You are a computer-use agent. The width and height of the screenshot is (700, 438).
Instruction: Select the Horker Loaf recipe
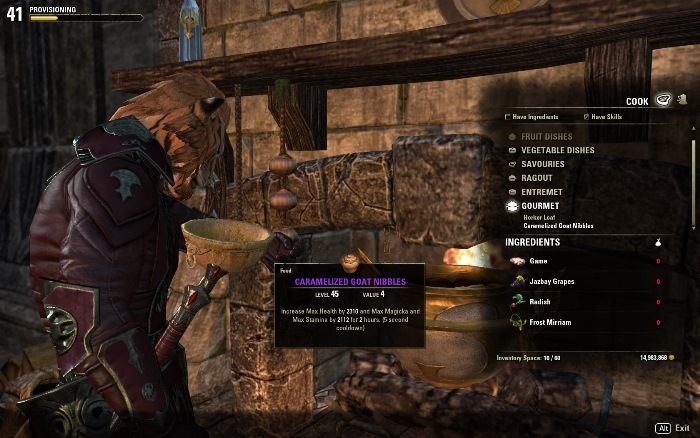[540, 217]
